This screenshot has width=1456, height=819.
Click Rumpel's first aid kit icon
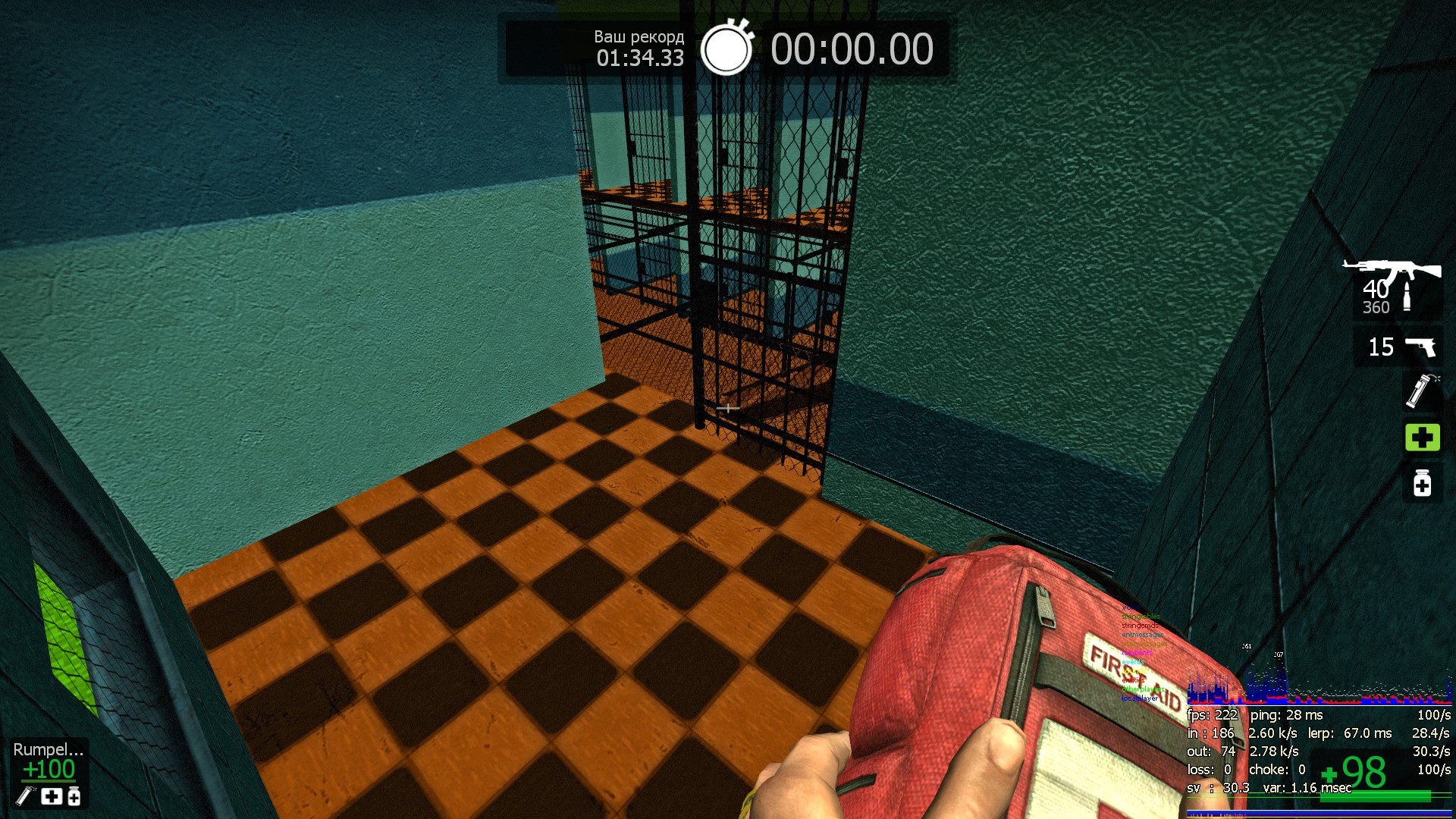52,796
